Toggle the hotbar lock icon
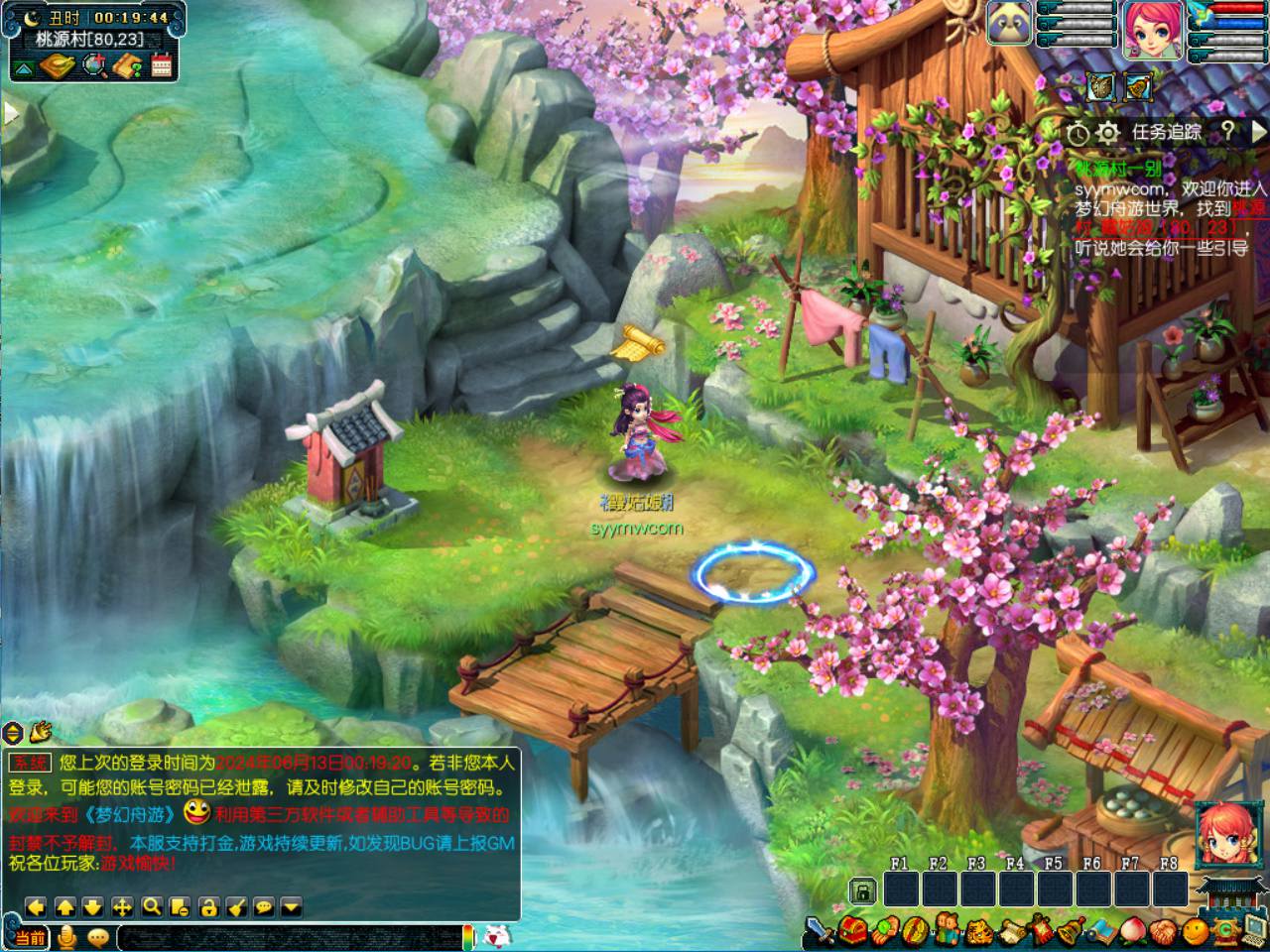 pos(864,891)
